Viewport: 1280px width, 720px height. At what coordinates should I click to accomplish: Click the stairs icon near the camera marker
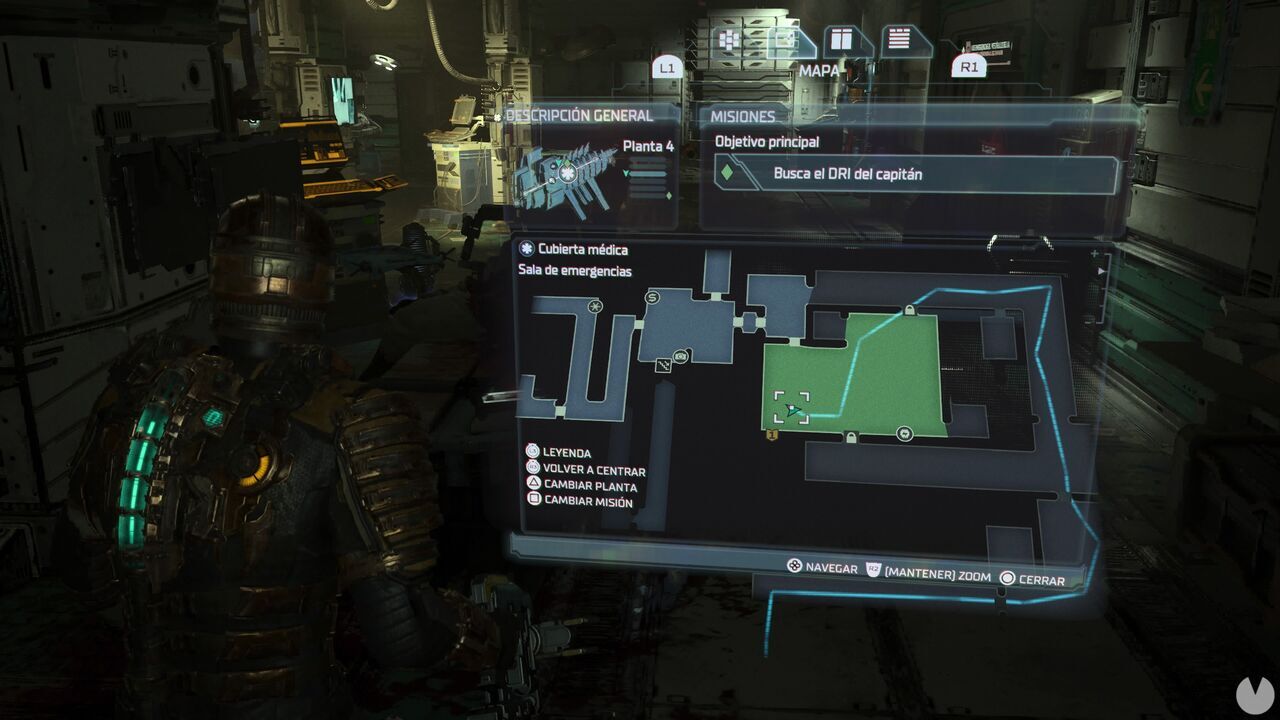click(x=662, y=366)
